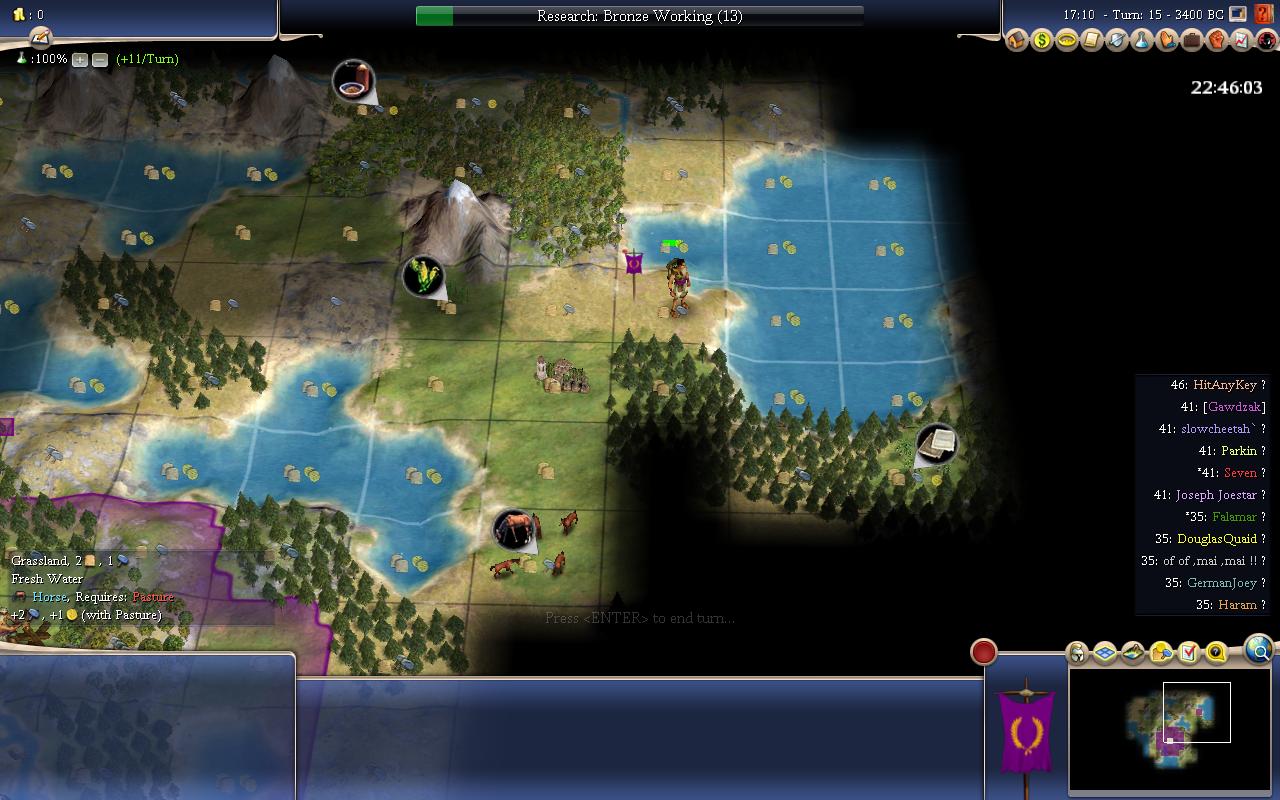Click the Bronze Working research bar
Screen dimensions: 1280x800
(x=640, y=16)
